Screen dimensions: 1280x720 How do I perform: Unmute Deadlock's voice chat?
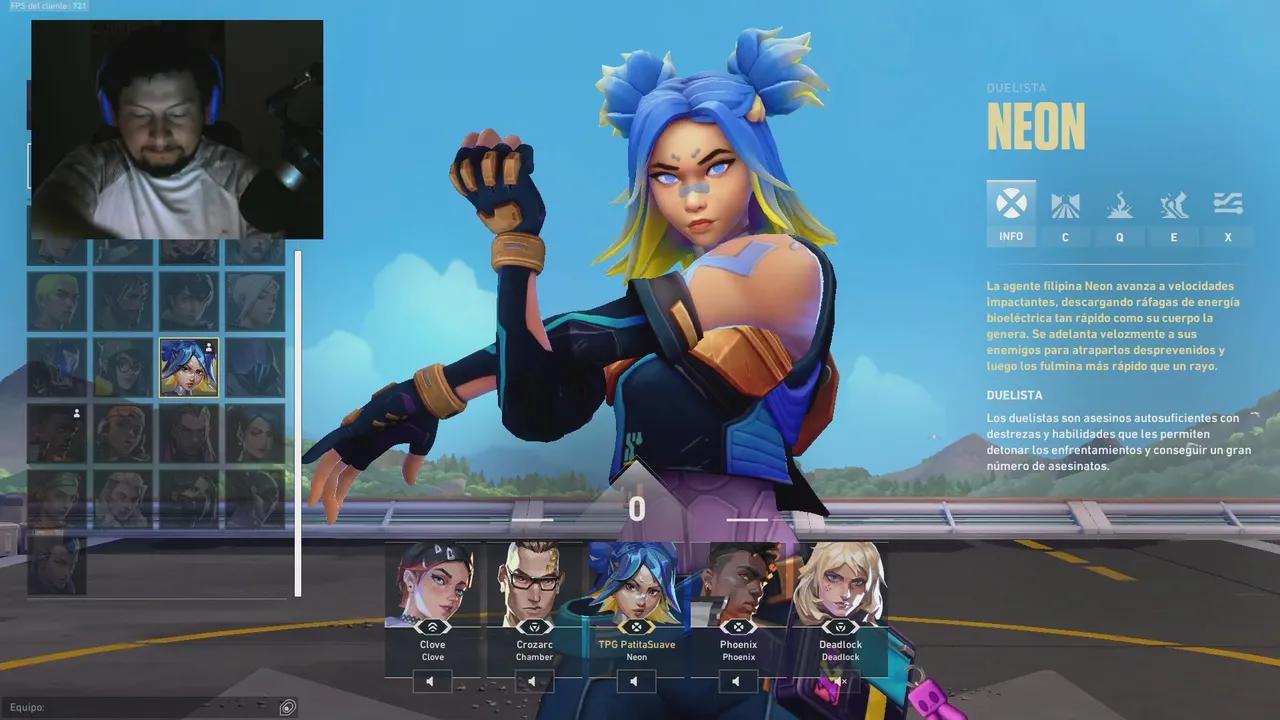(838, 681)
